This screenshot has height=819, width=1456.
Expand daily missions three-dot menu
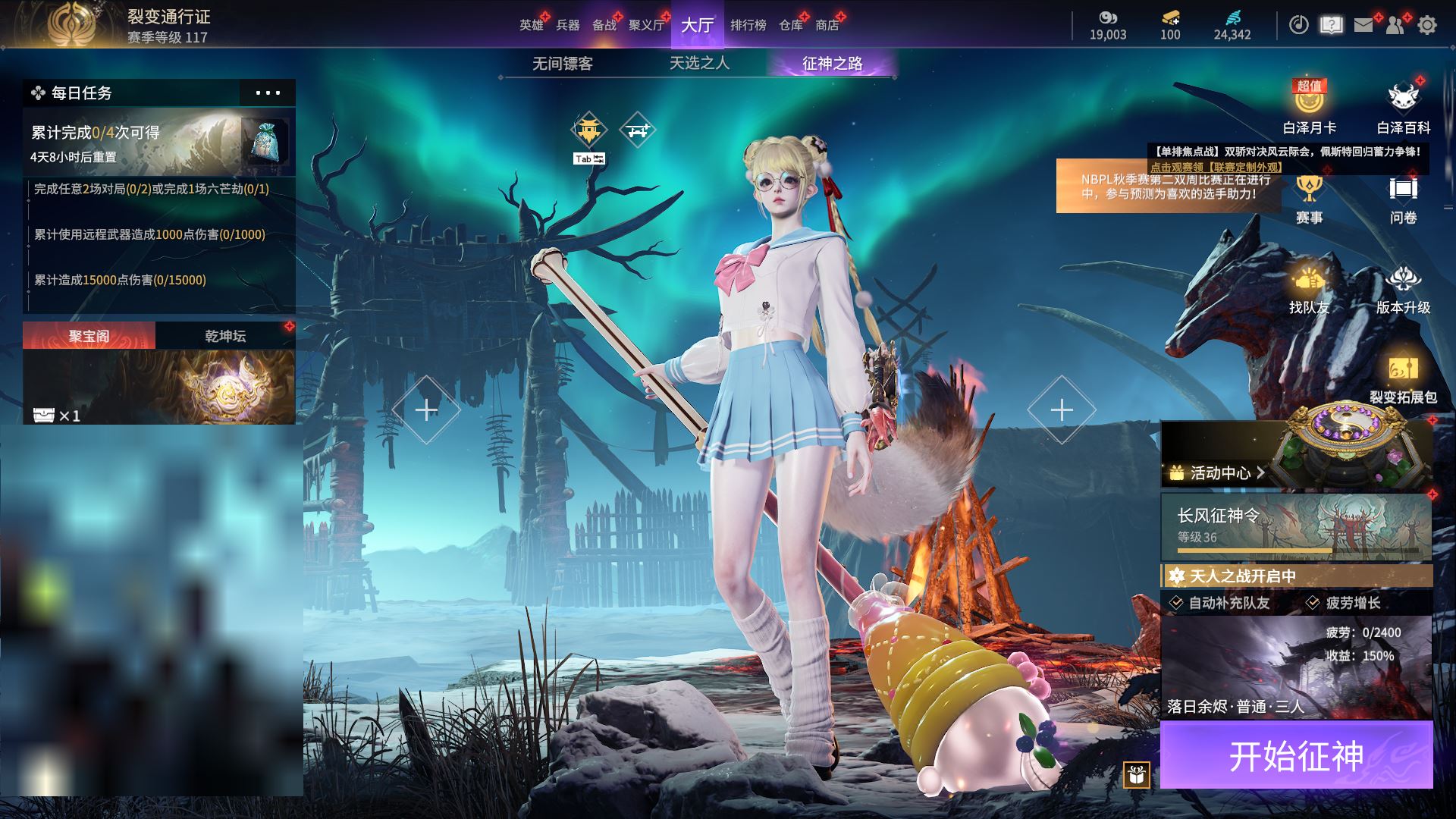268,93
